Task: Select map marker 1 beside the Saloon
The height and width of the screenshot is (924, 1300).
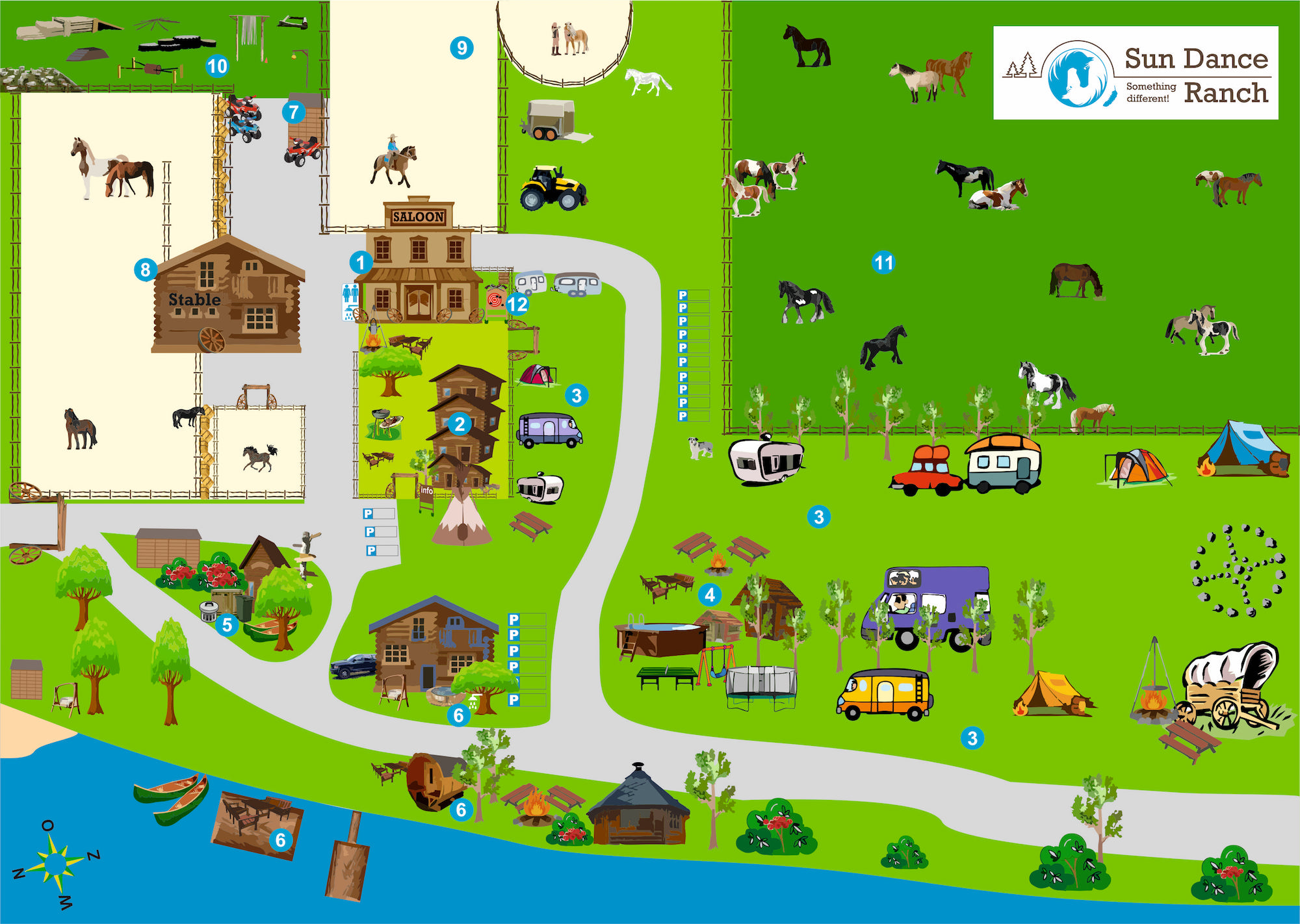Action: point(360,263)
